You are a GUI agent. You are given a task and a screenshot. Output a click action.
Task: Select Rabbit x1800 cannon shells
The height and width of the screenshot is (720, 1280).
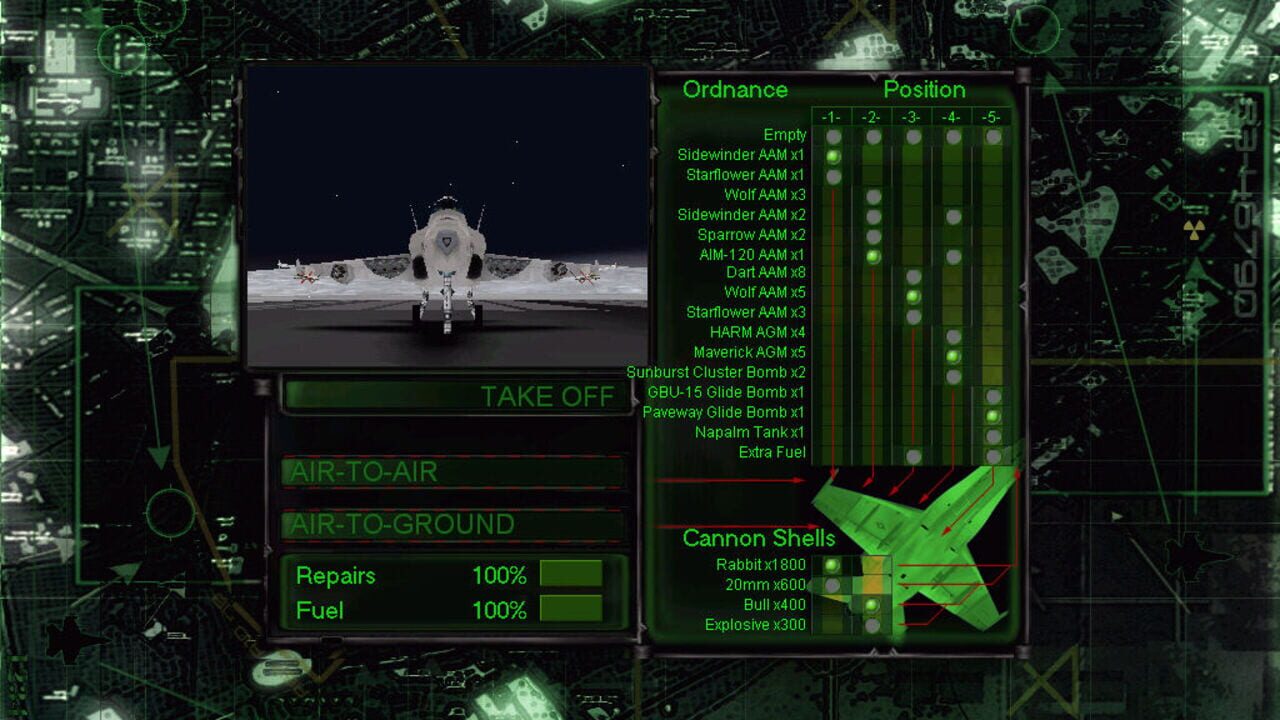coord(830,565)
